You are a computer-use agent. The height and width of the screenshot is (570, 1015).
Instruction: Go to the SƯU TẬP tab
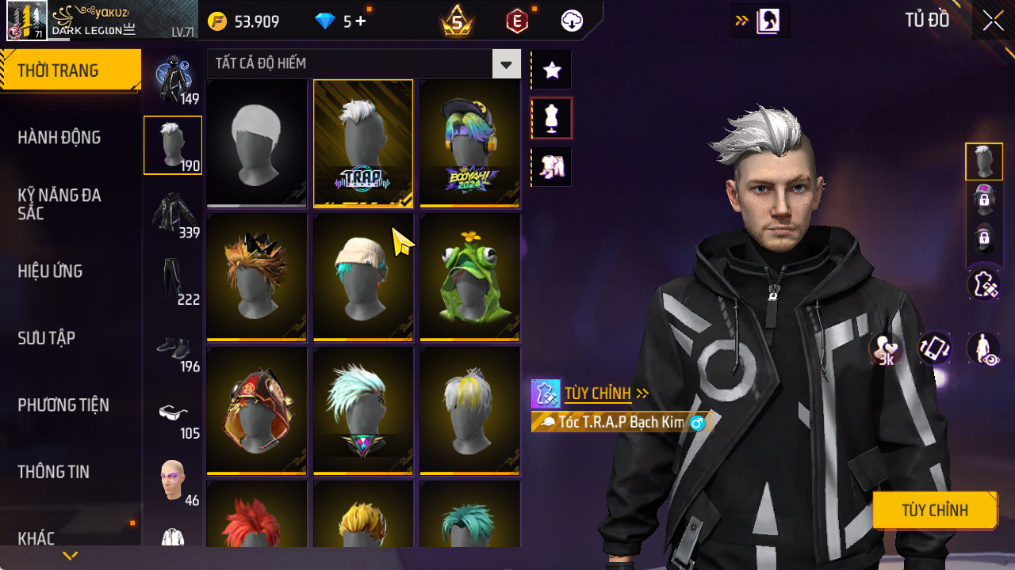[x=48, y=338]
